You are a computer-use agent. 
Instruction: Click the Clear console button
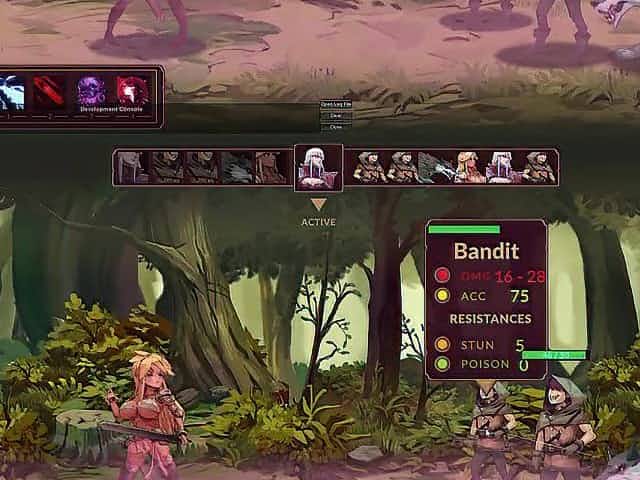pyautogui.click(x=335, y=116)
